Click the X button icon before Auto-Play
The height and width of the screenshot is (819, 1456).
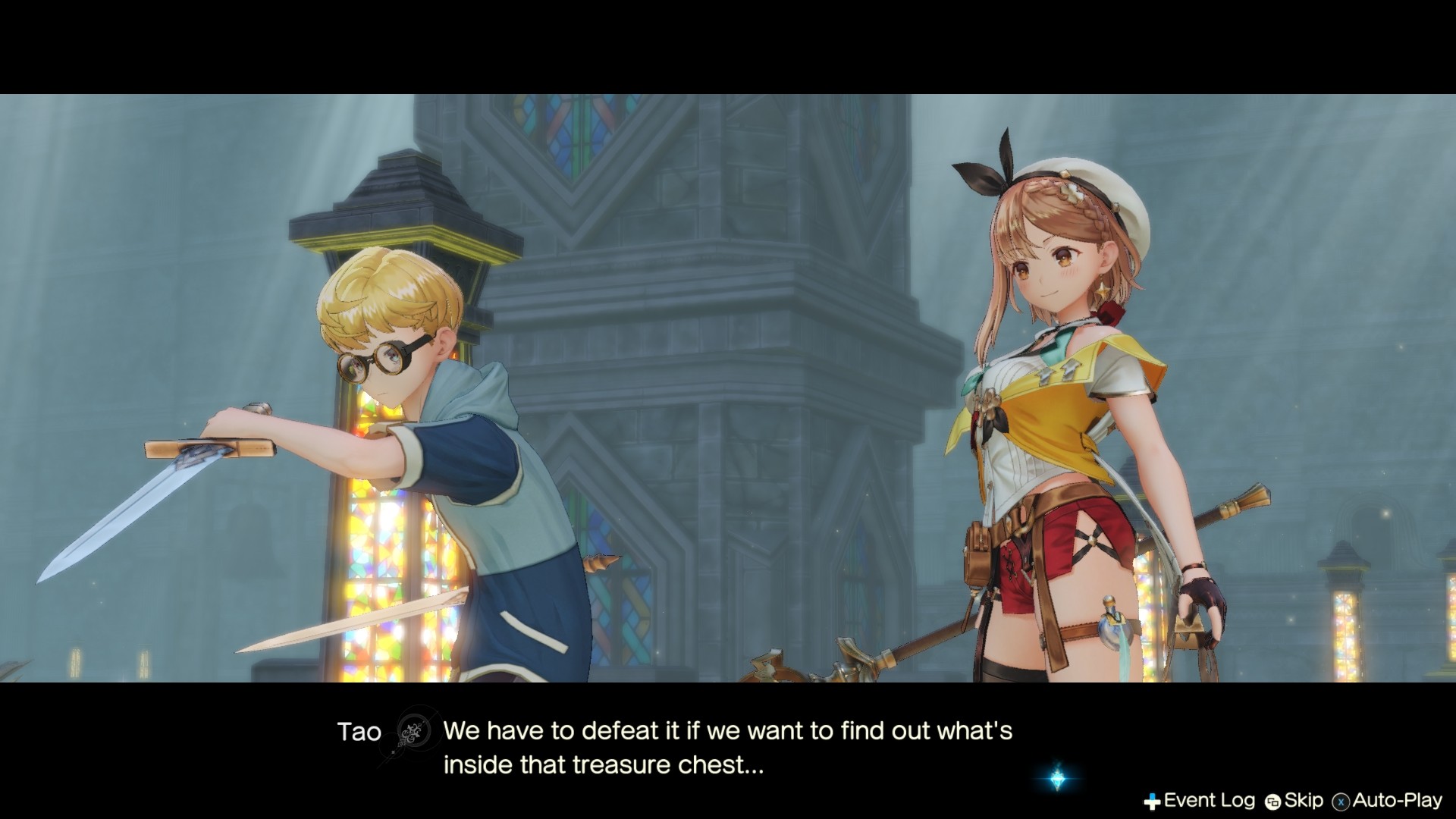click(1341, 800)
